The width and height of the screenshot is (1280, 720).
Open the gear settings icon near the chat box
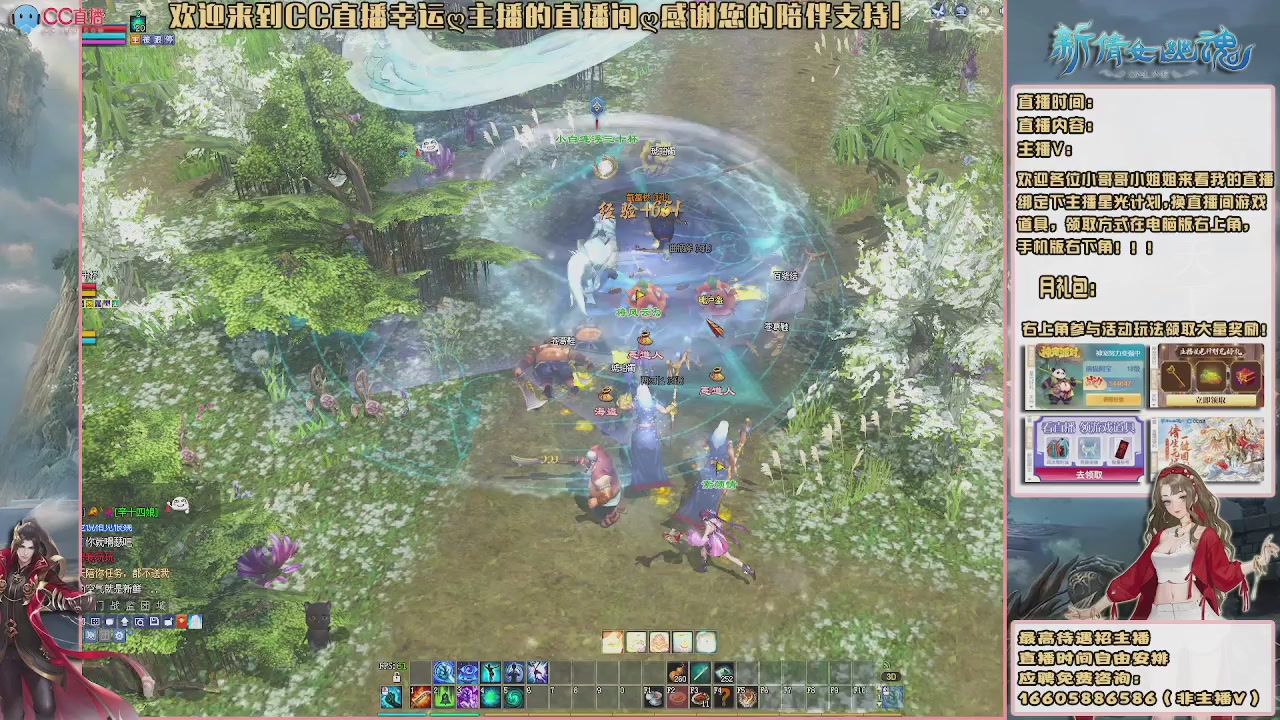(119, 636)
